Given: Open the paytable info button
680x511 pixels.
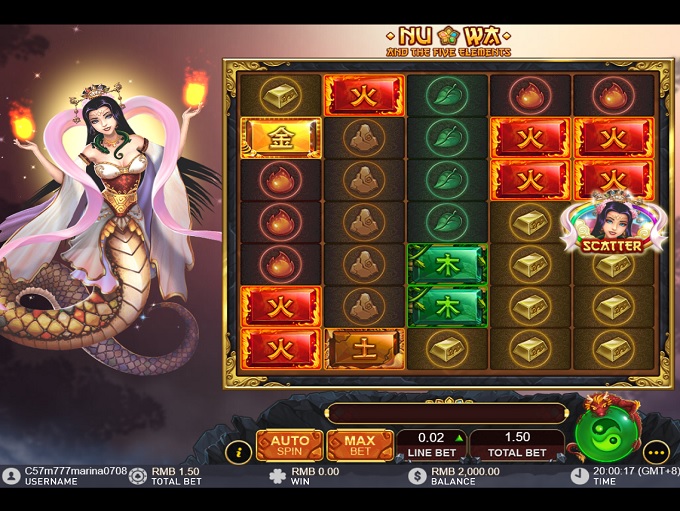Looking at the screenshot, I should (x=237, y=452).
